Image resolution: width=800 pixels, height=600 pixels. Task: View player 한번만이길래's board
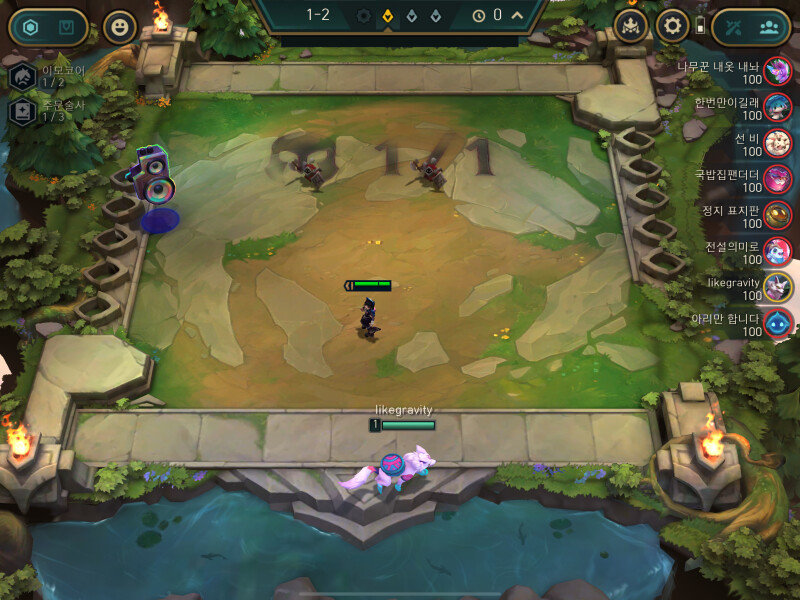click(778, 107)
